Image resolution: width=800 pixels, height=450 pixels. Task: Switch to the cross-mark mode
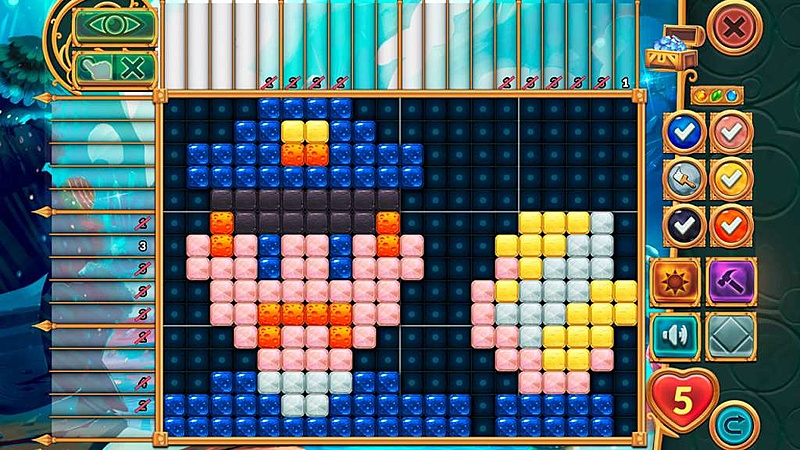point(131,69)
